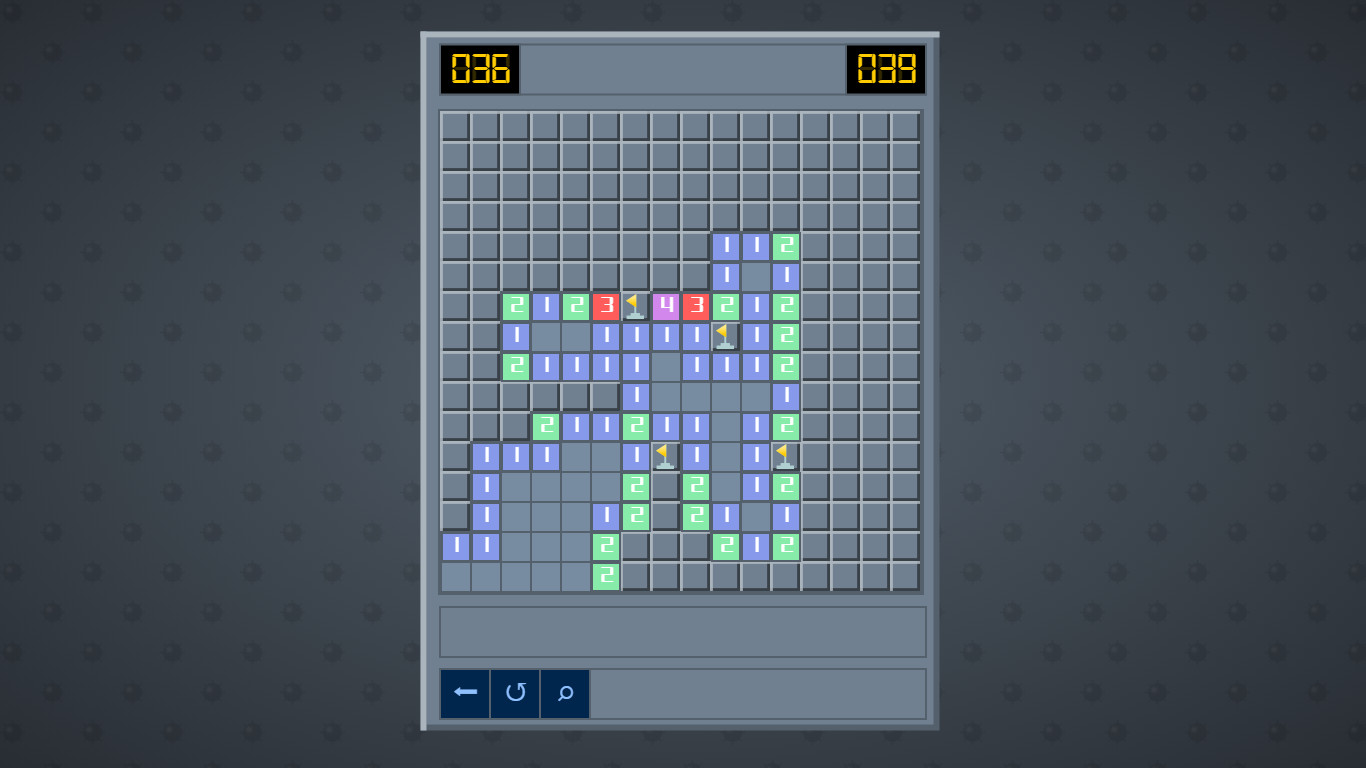Click the status bar below the board
The width and height of the screenshot is (1366, 768).
[x=683, y=631]
